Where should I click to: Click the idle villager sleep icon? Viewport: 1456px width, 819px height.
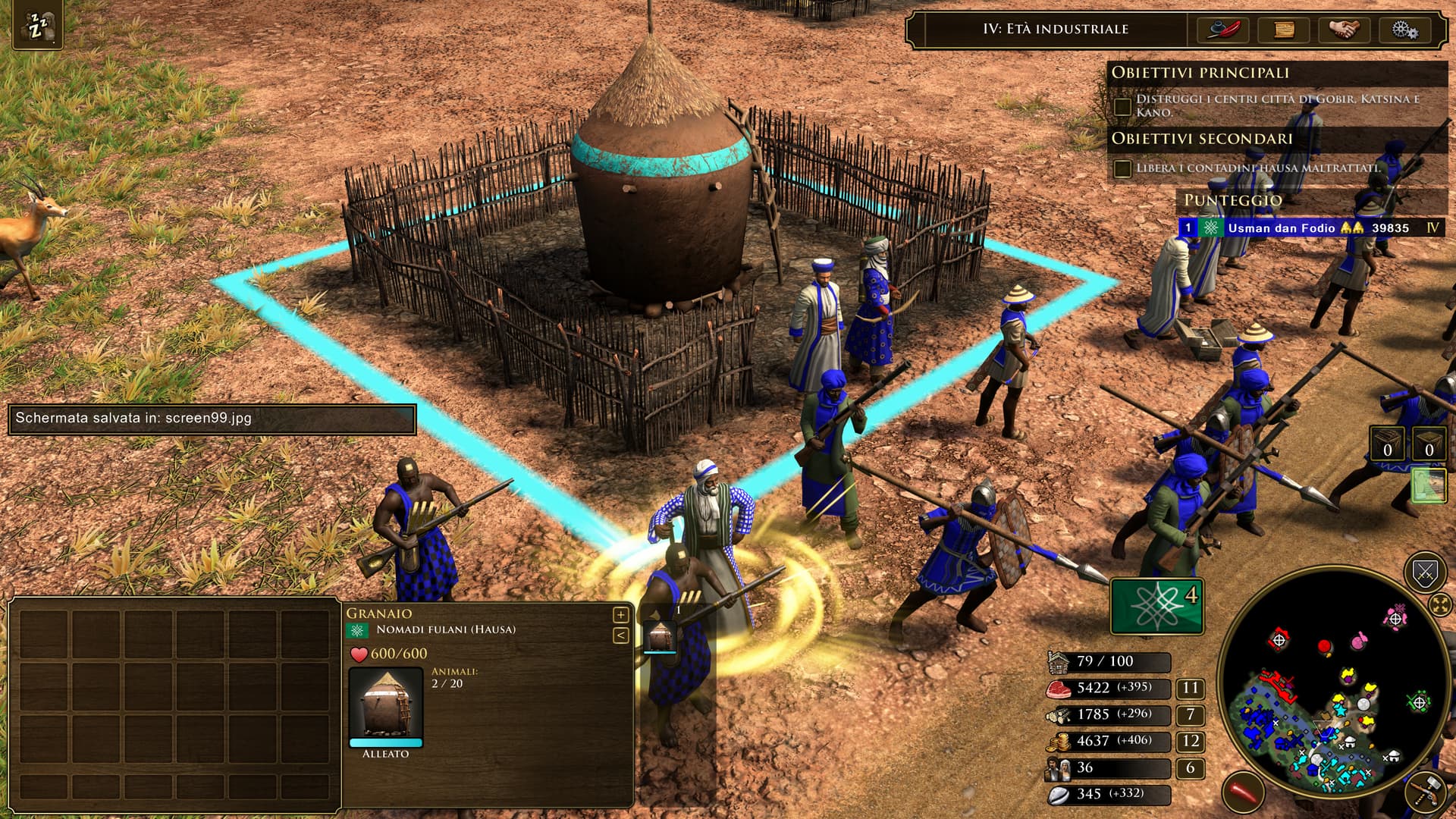coord(36,27)
